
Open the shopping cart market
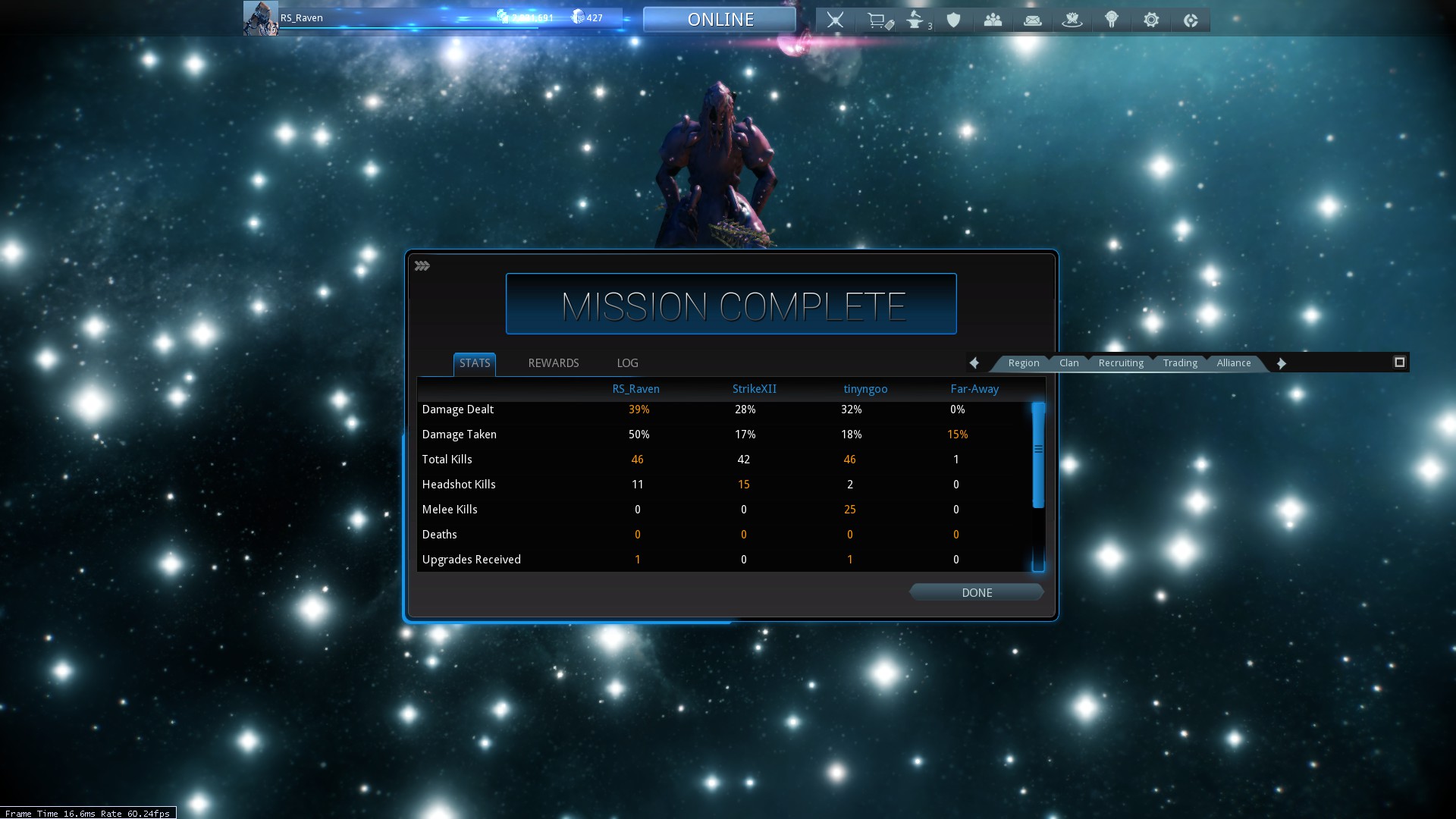click(878, 20)
